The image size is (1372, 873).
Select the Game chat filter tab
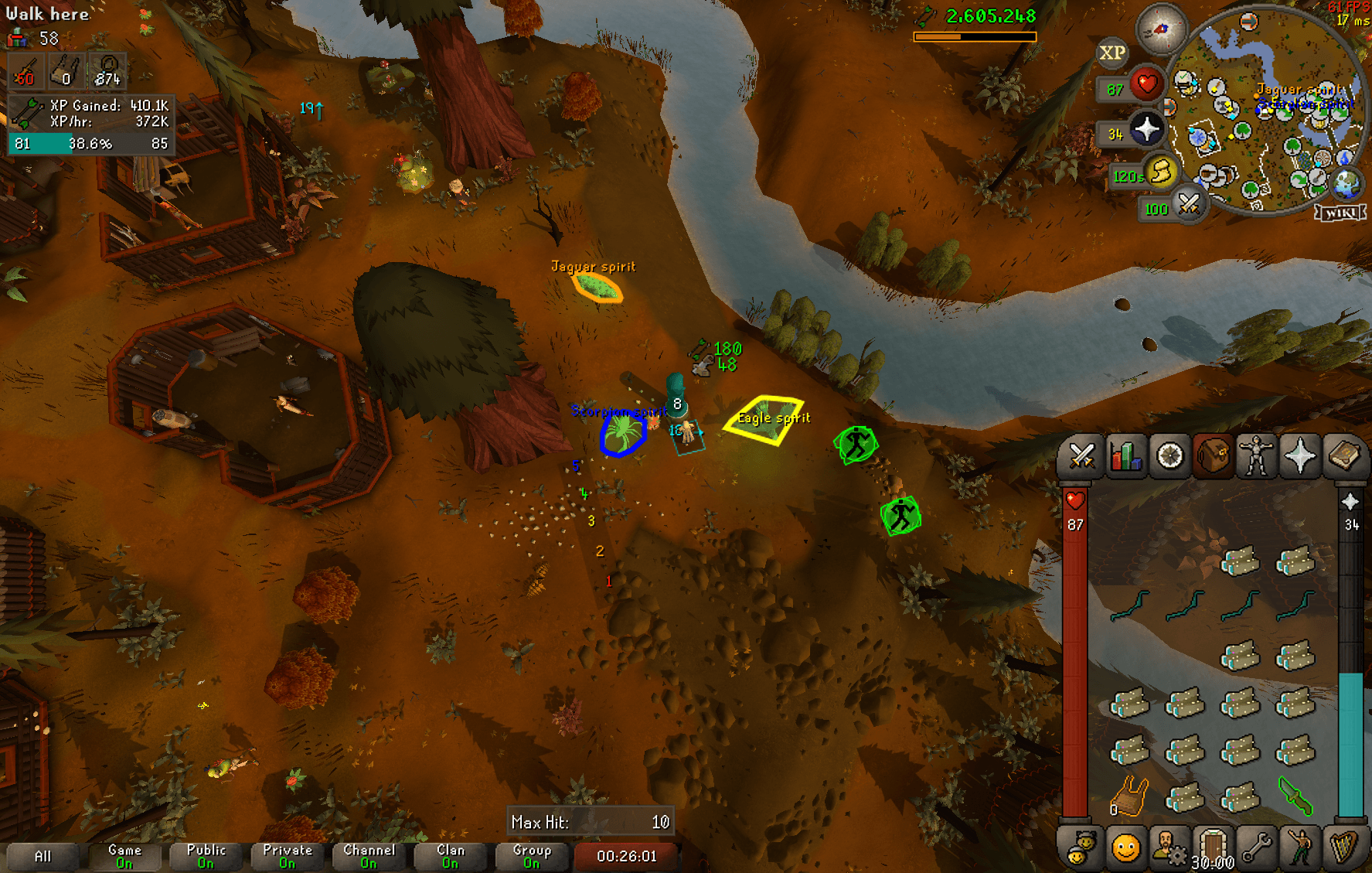tap(124, 856)
